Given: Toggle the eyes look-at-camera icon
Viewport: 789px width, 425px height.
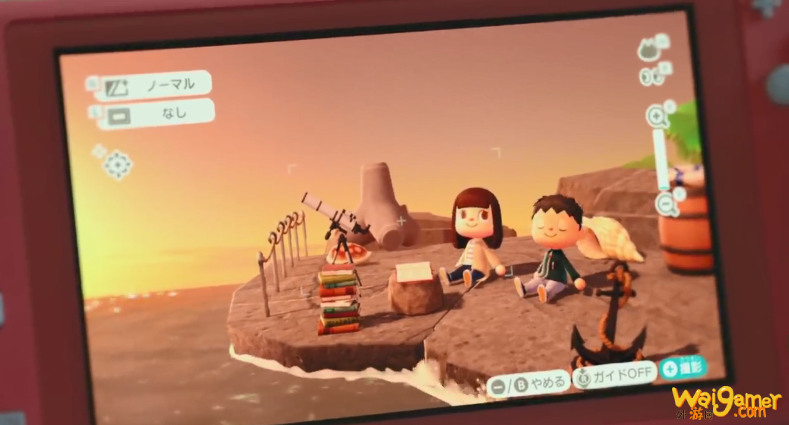Looking at the screenshot, I should 653,75.
